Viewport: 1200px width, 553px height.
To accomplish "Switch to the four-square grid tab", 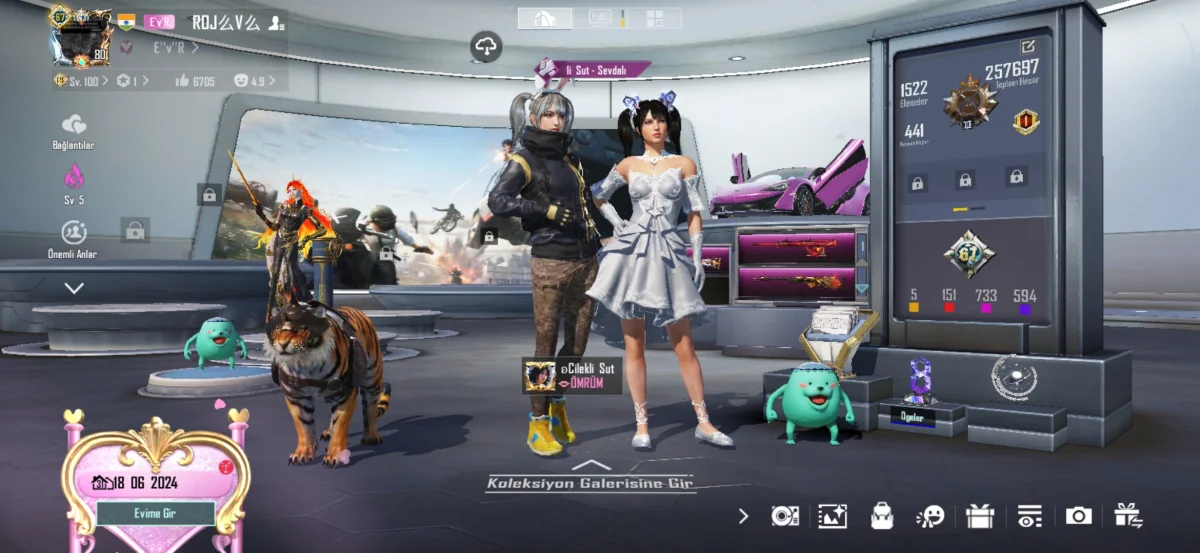I will click(x=654, y=18).
